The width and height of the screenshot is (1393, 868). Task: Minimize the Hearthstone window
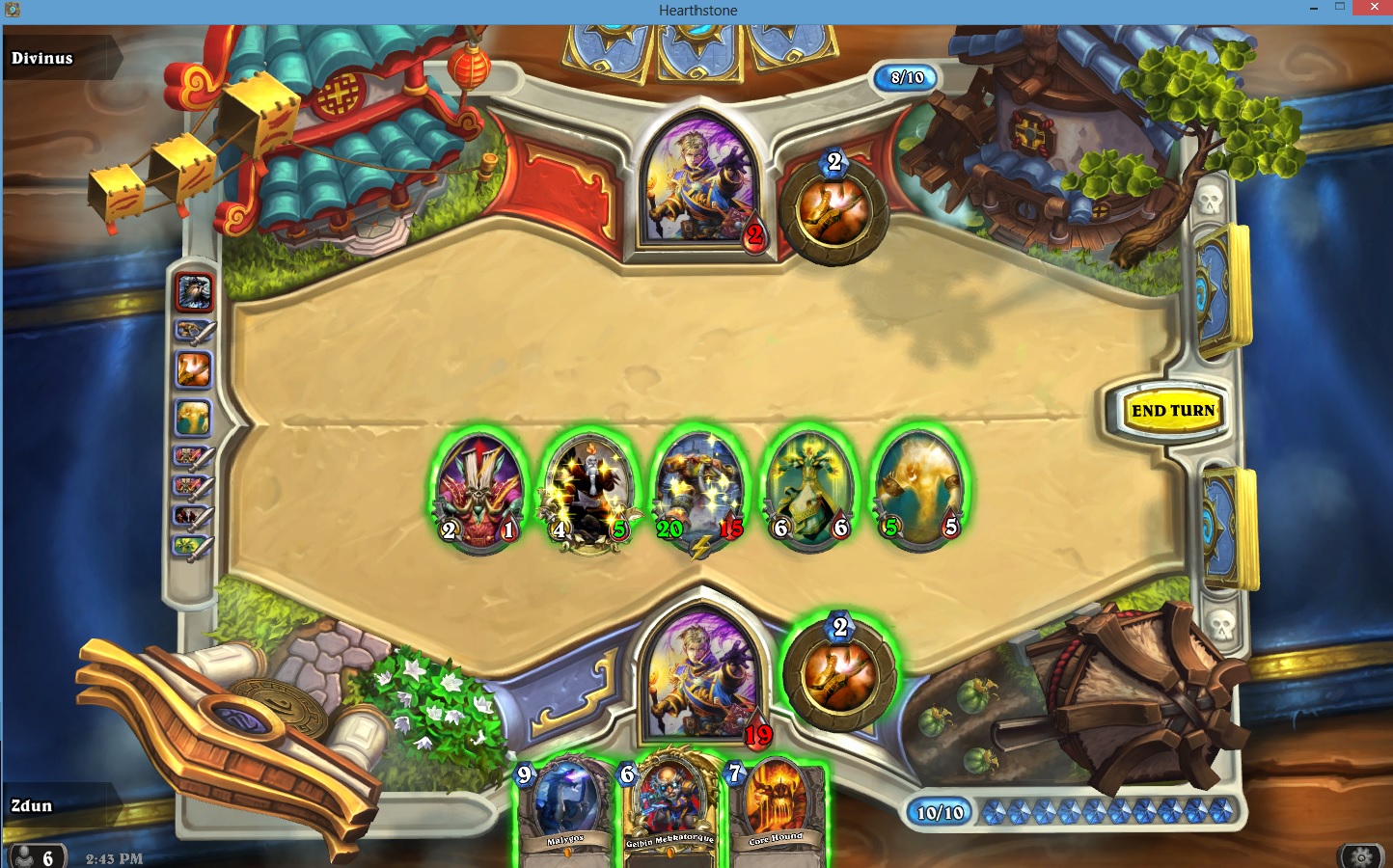1313,8
